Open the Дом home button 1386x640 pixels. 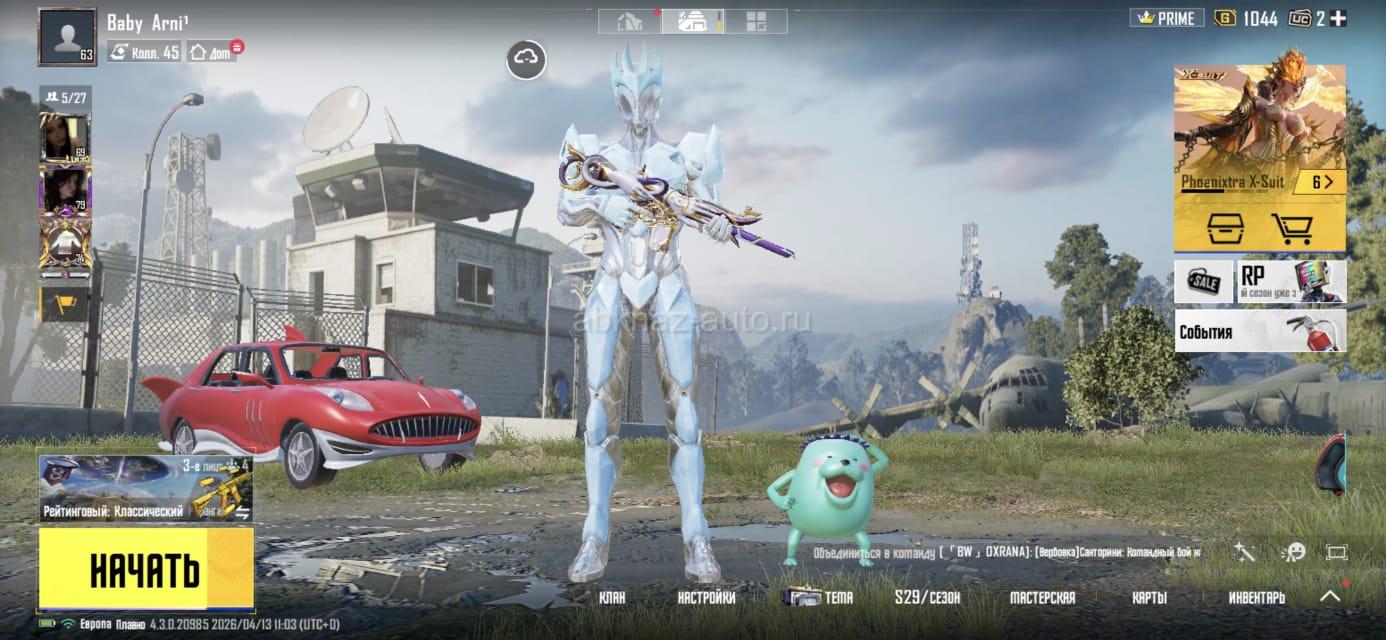(x=211, y=52)
